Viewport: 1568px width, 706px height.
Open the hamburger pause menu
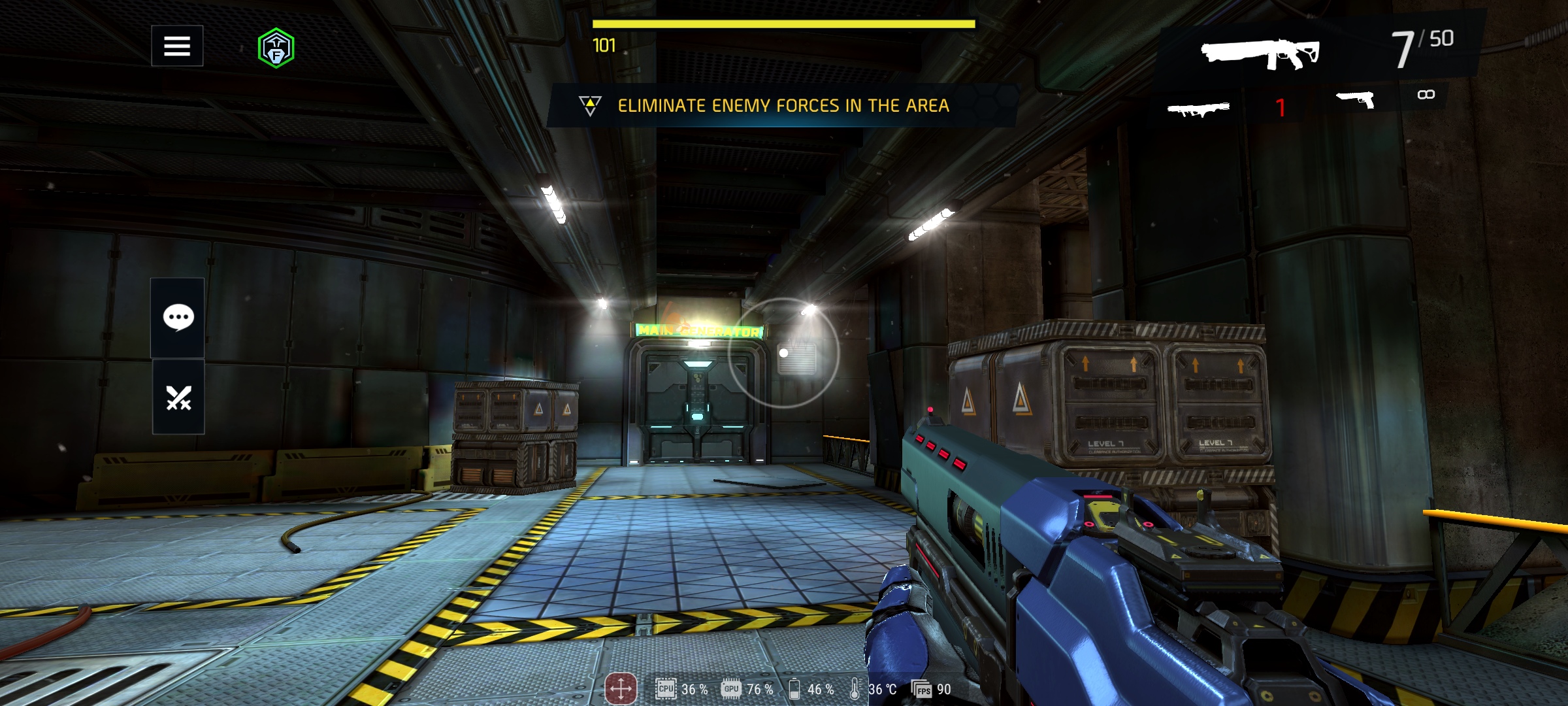point(177,46)
